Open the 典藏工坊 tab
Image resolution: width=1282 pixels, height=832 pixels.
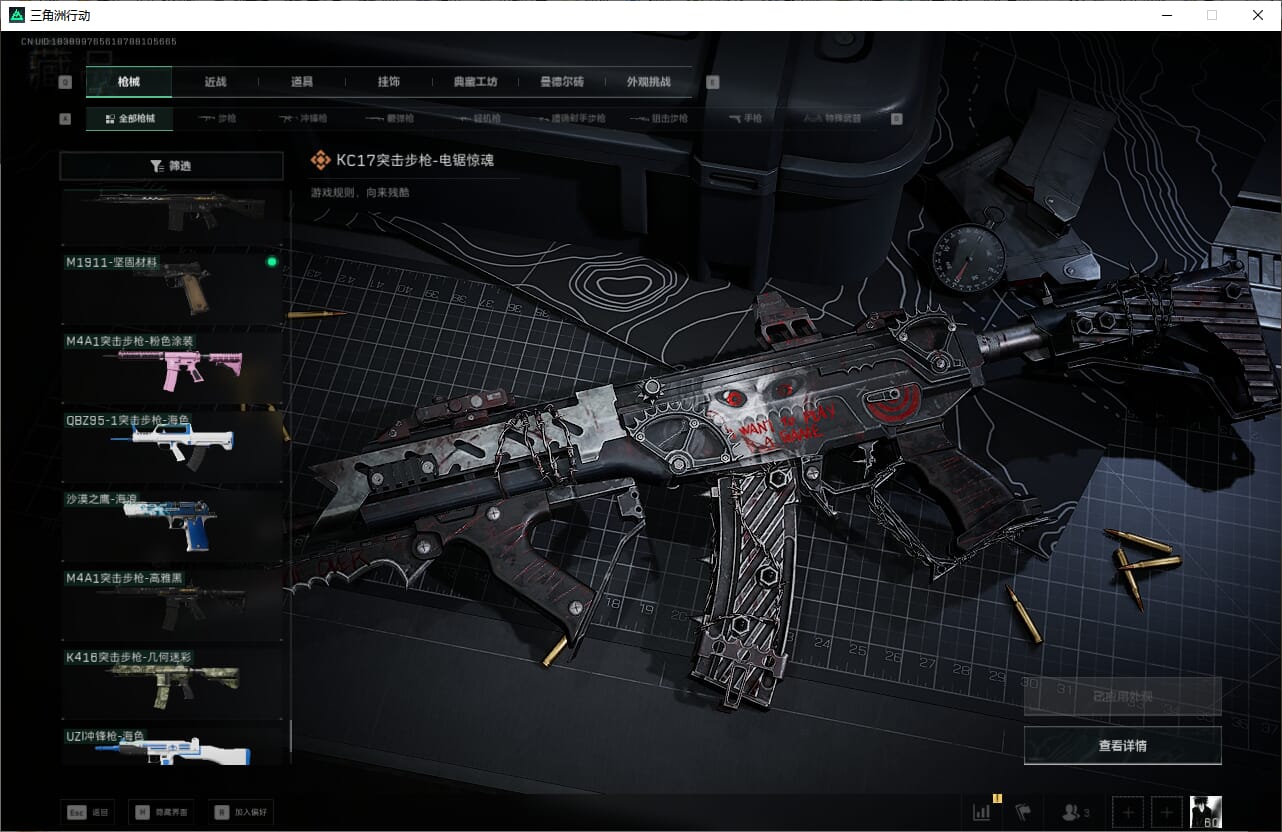coord(475,82)
